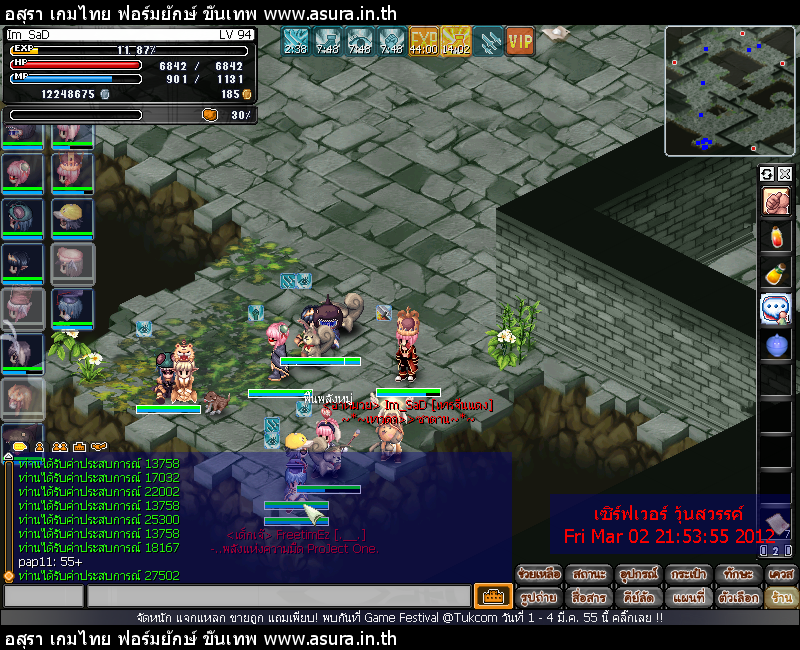Click the VIP buff icon

[520, 41]
